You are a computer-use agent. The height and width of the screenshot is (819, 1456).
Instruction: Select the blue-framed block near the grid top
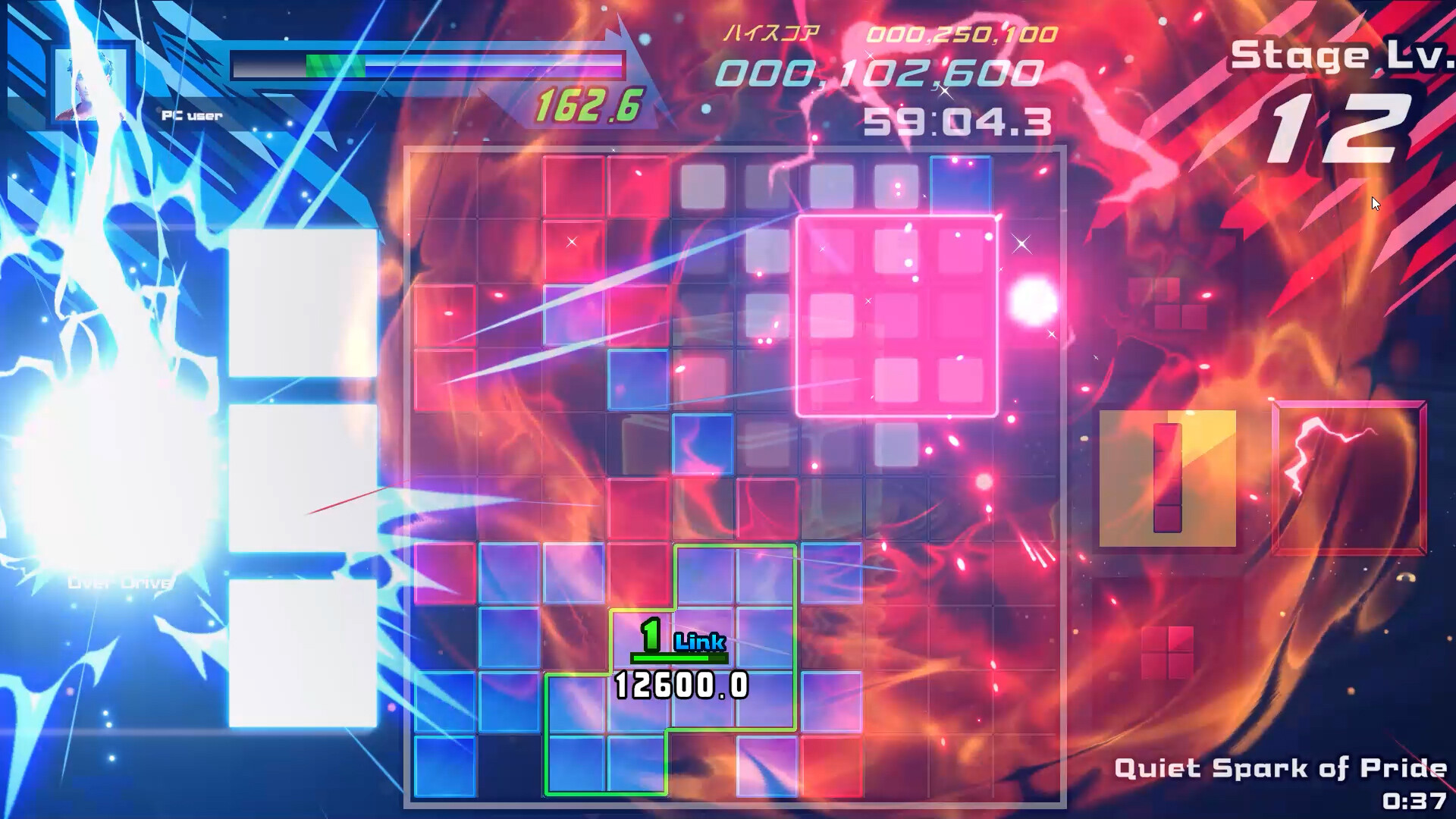coord(962,186)
